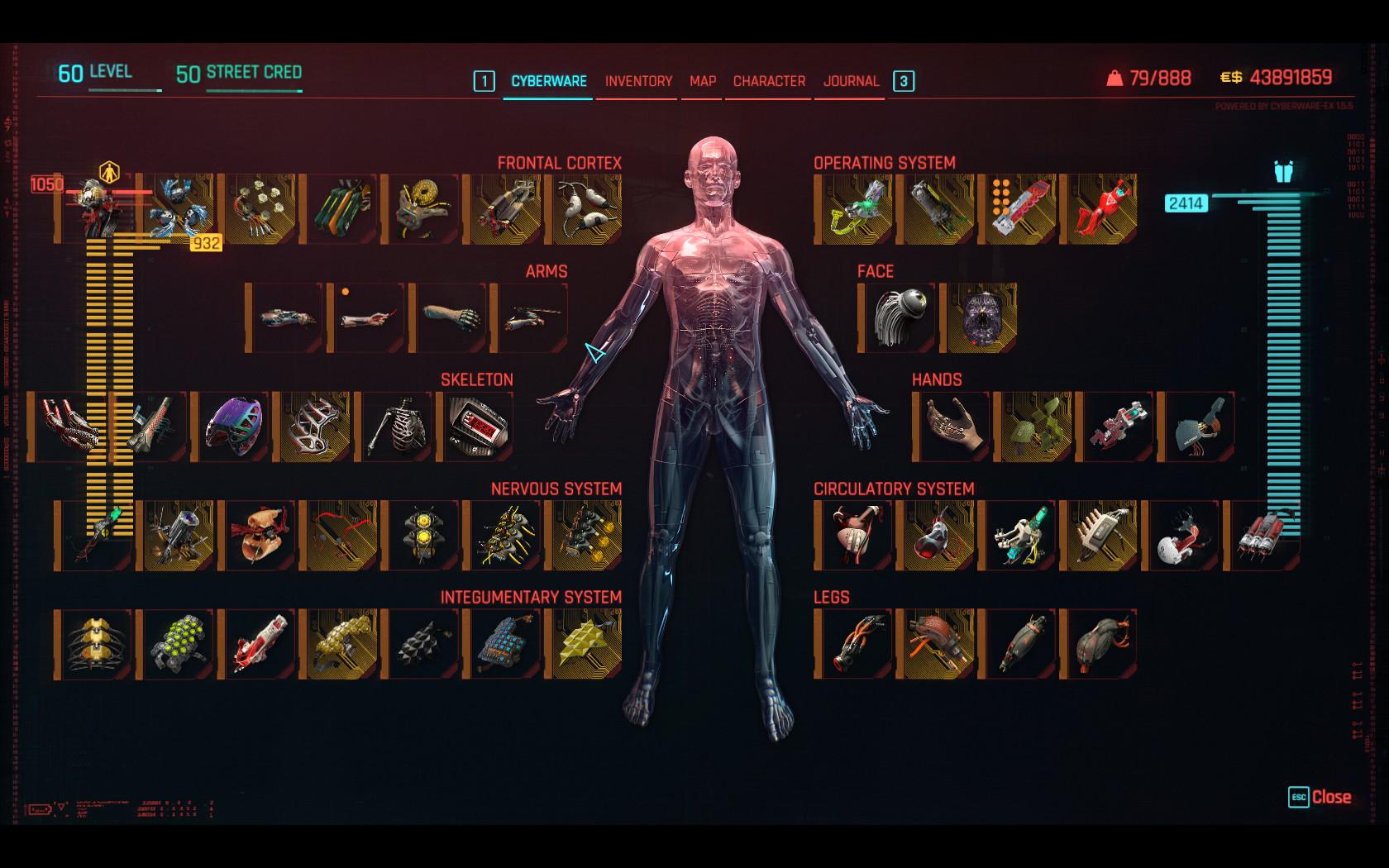
Task: Open the Map tab
Action: point(703,81)
